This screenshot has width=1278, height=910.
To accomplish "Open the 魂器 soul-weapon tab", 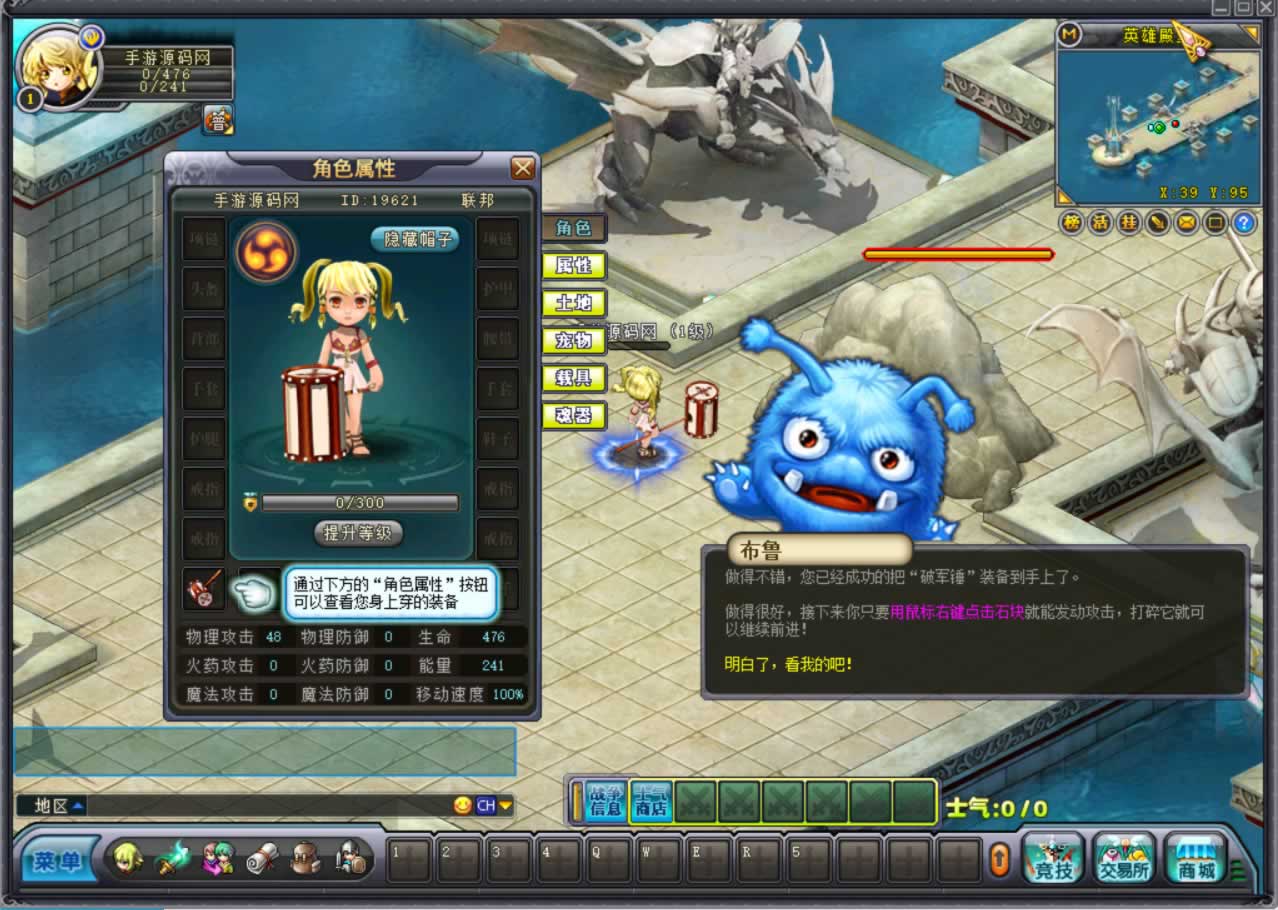I will click(574, 415).
